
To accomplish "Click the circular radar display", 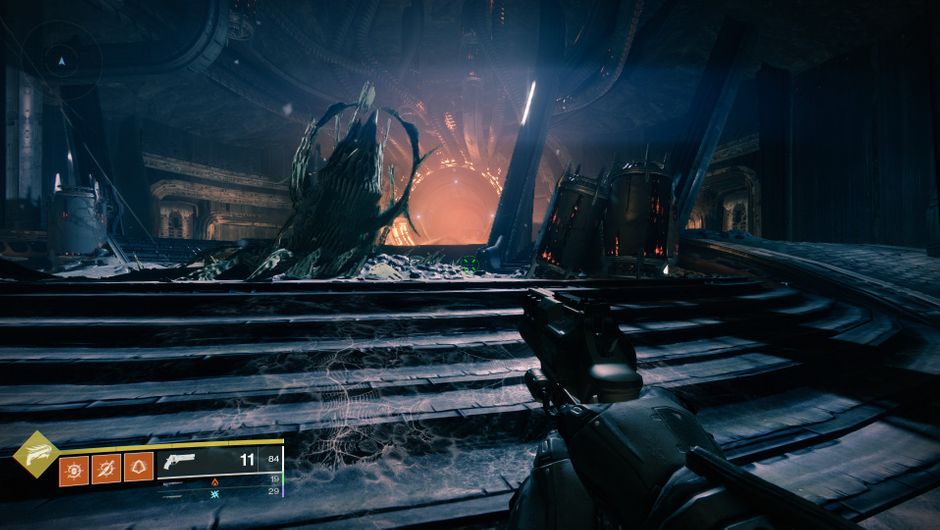I will pyautogui.click(x=61, y=61).
